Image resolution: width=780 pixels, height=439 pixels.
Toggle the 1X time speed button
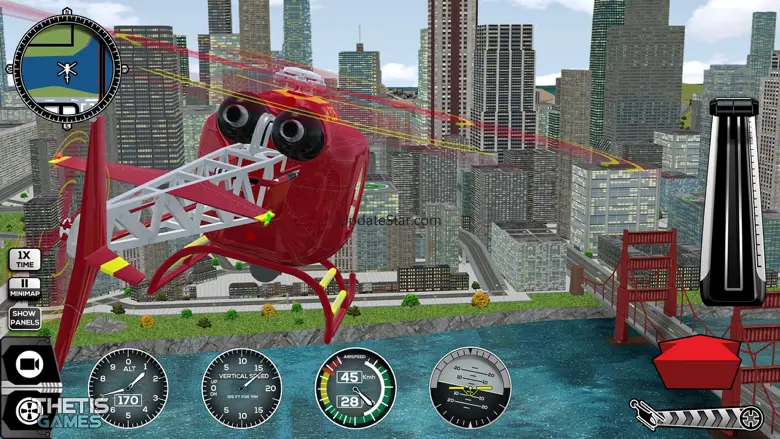25,260
